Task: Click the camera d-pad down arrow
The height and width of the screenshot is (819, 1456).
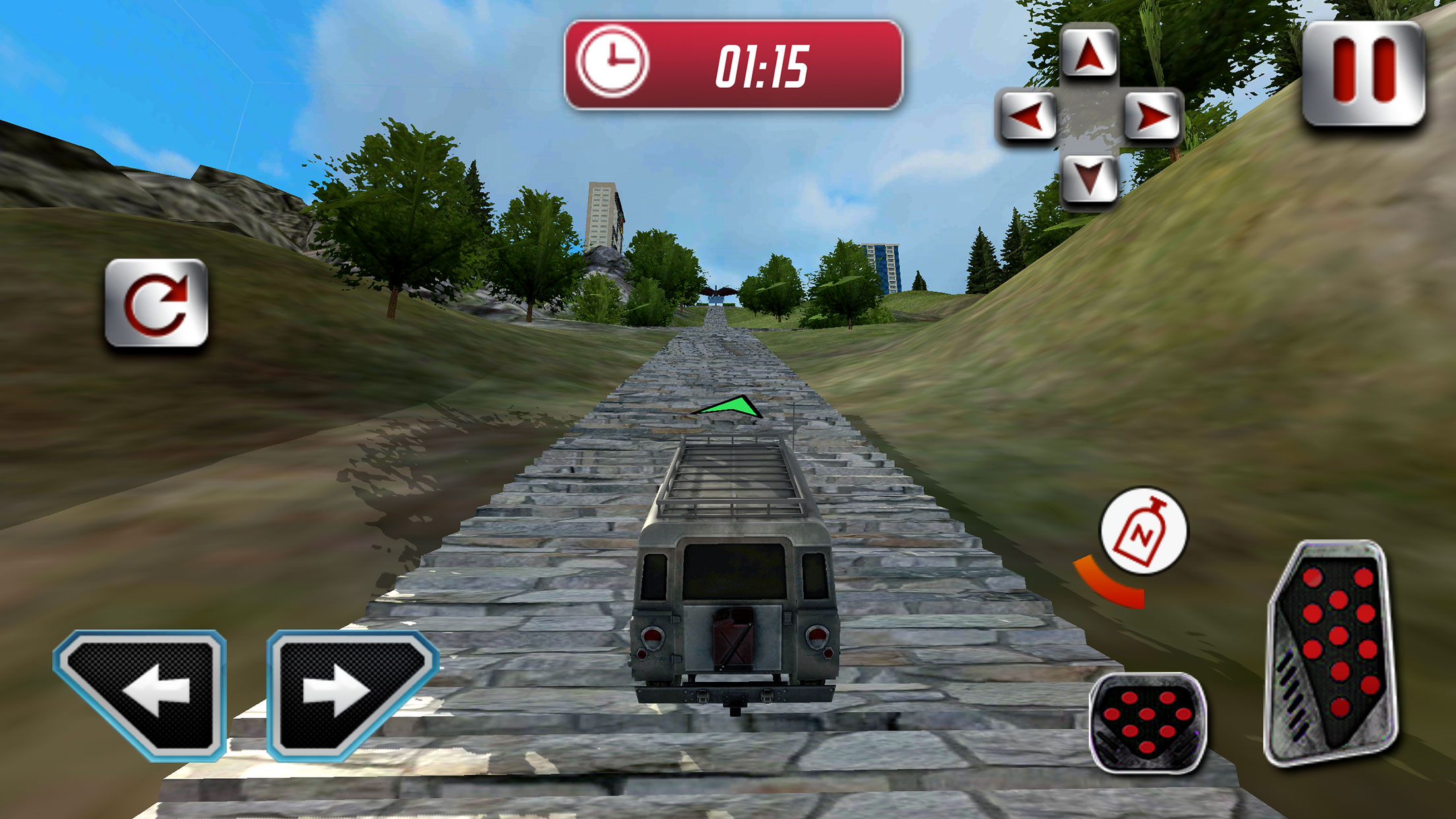Action: click(x=1089, y=178)
